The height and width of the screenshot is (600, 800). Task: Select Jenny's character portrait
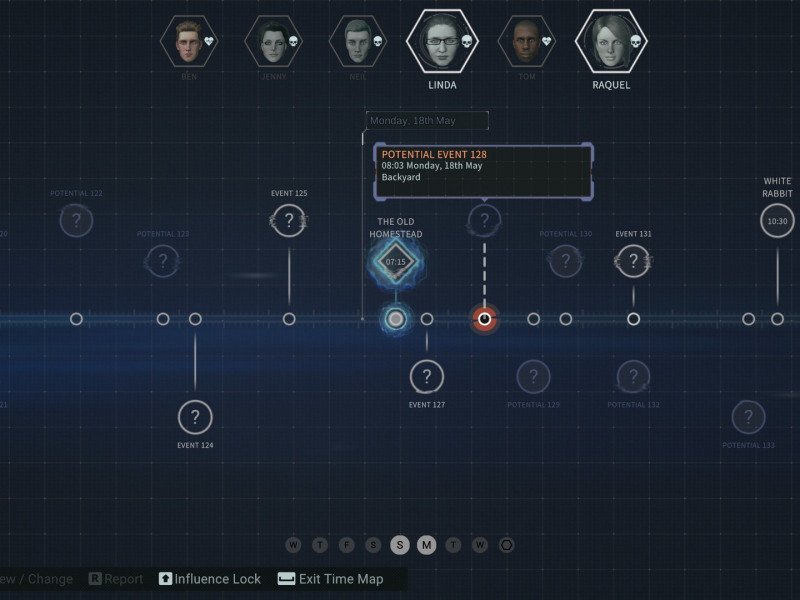tap(273, 40)
